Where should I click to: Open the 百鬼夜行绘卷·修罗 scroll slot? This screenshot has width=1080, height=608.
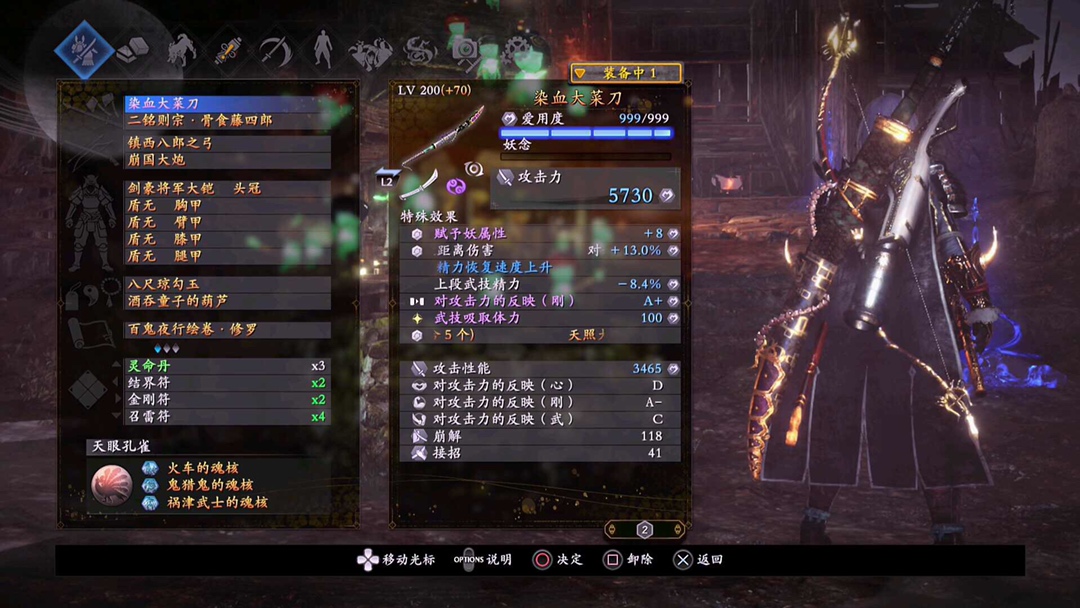coord(227,329)
